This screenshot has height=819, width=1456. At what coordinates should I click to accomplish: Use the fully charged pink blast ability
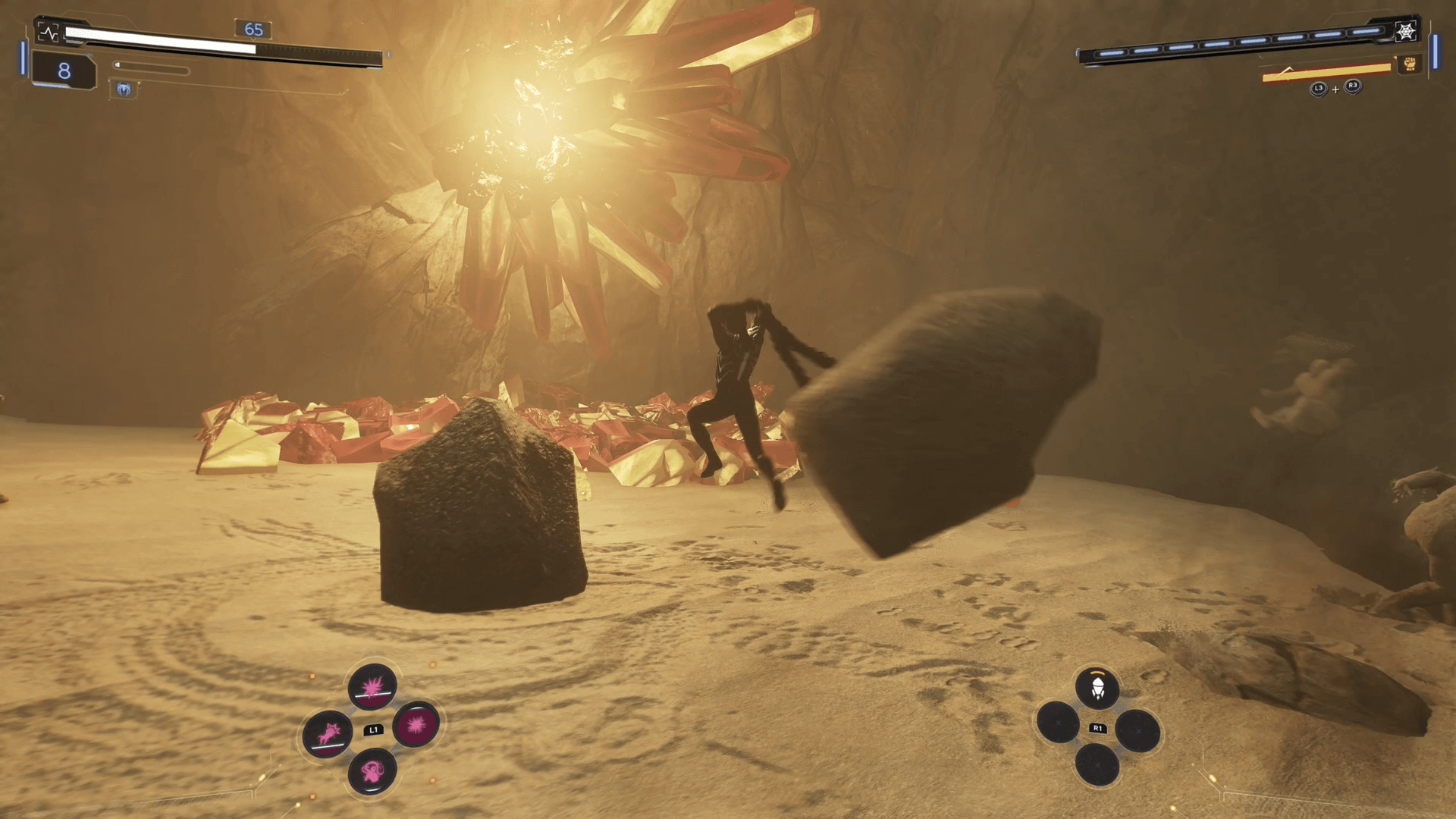point(416,724)
